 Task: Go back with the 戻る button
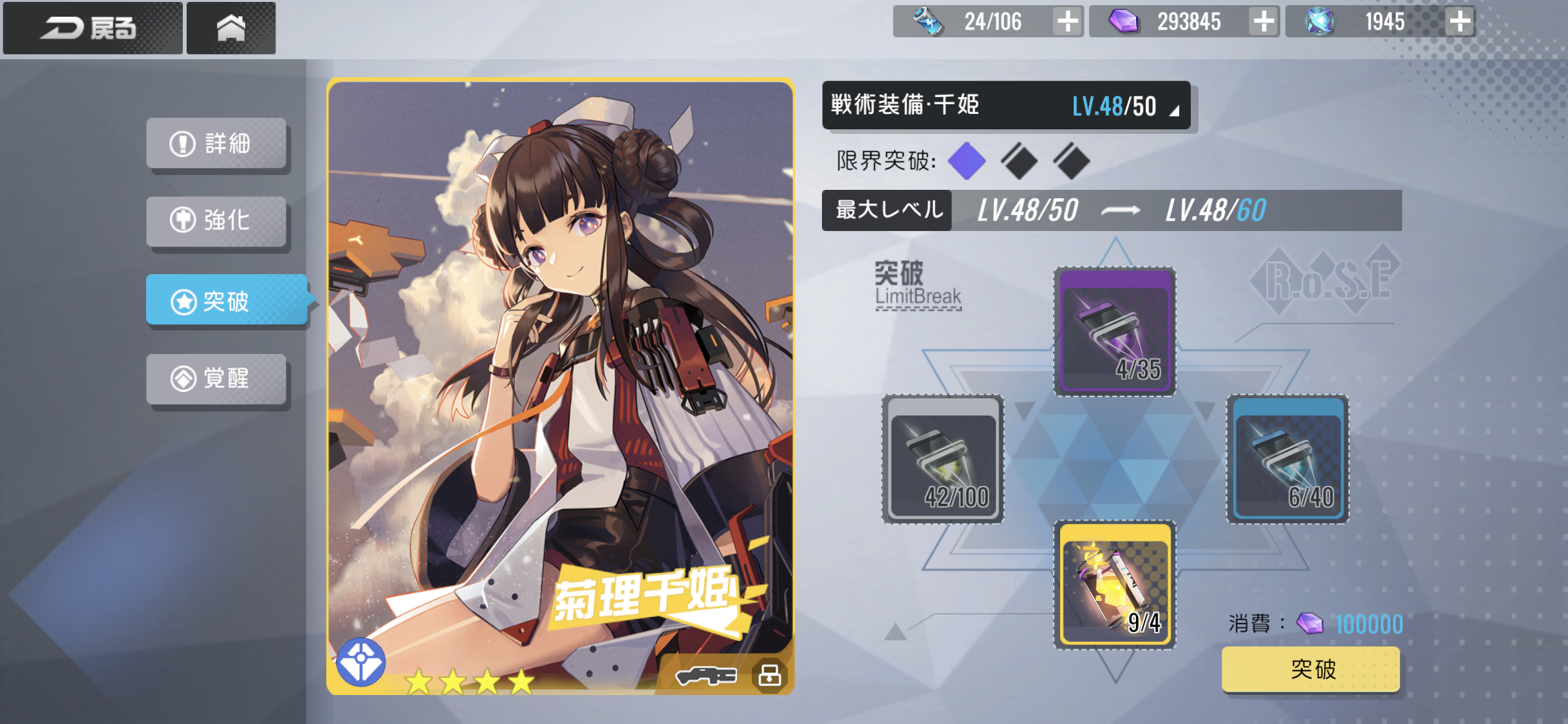tap(92, 28)
